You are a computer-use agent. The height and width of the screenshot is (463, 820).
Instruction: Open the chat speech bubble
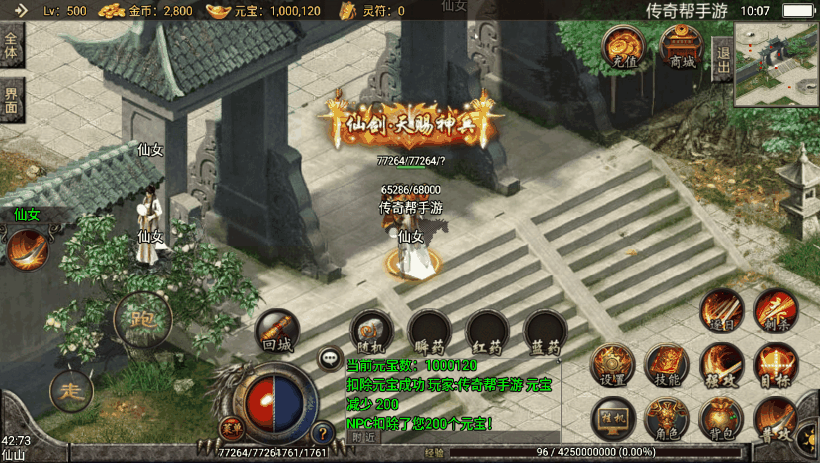tap(328, 357)
